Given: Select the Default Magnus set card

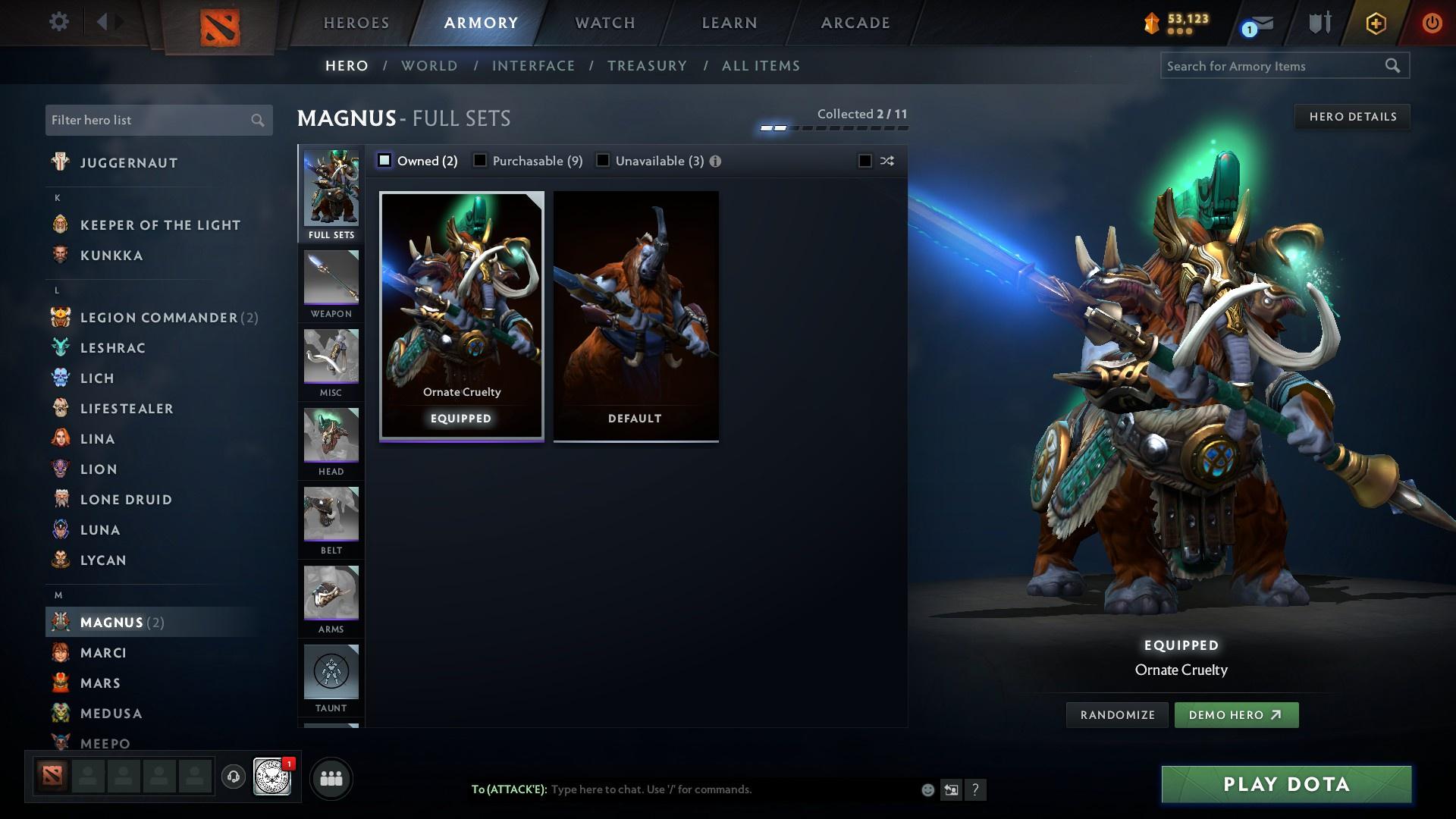Looking at the screenshot, I should pyautogui.click(x=635, y=315).
